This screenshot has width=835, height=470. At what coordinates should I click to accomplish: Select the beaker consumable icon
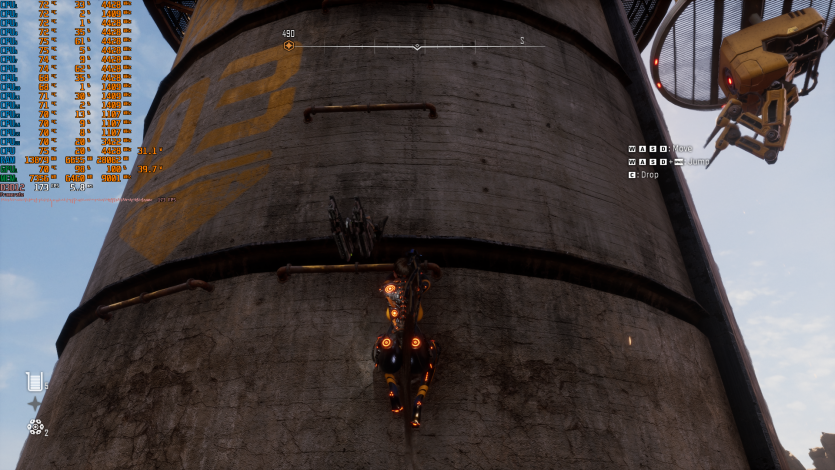click(34, 380)
